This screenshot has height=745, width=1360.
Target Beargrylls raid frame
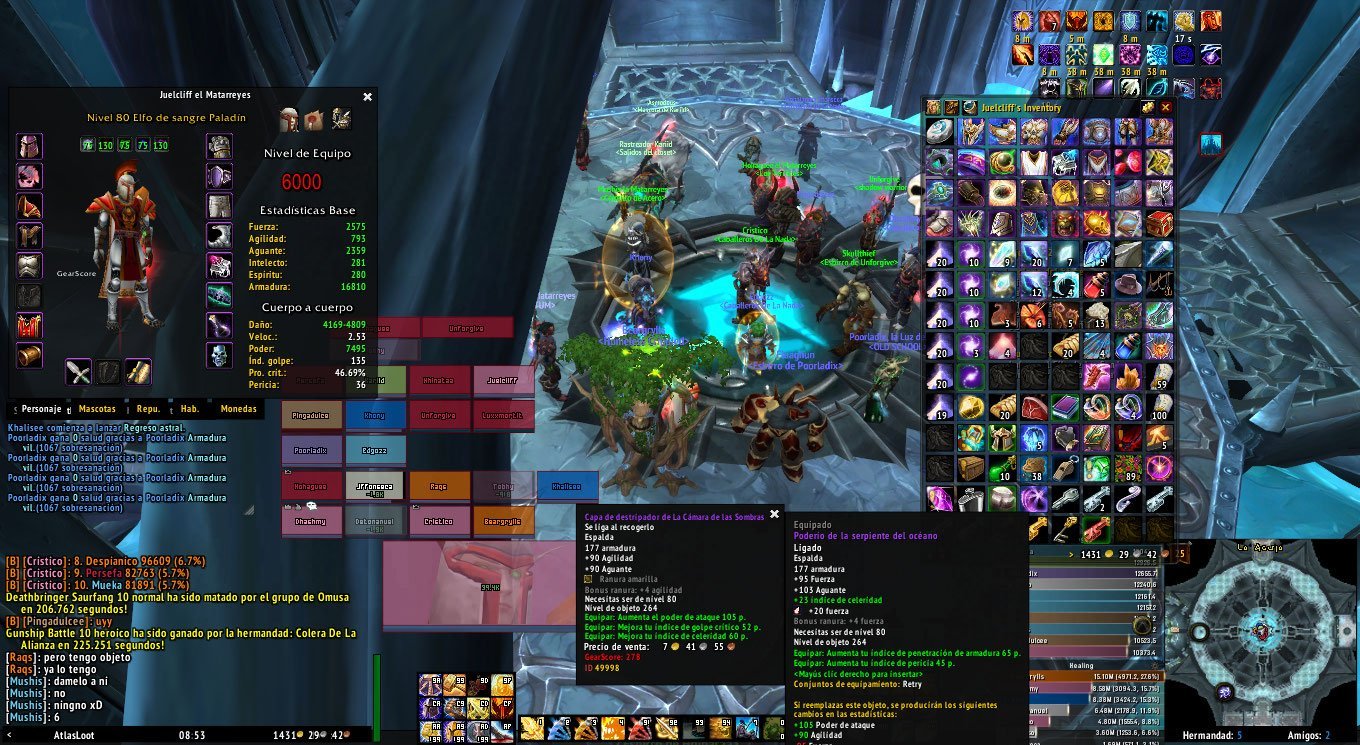point(503,521)
